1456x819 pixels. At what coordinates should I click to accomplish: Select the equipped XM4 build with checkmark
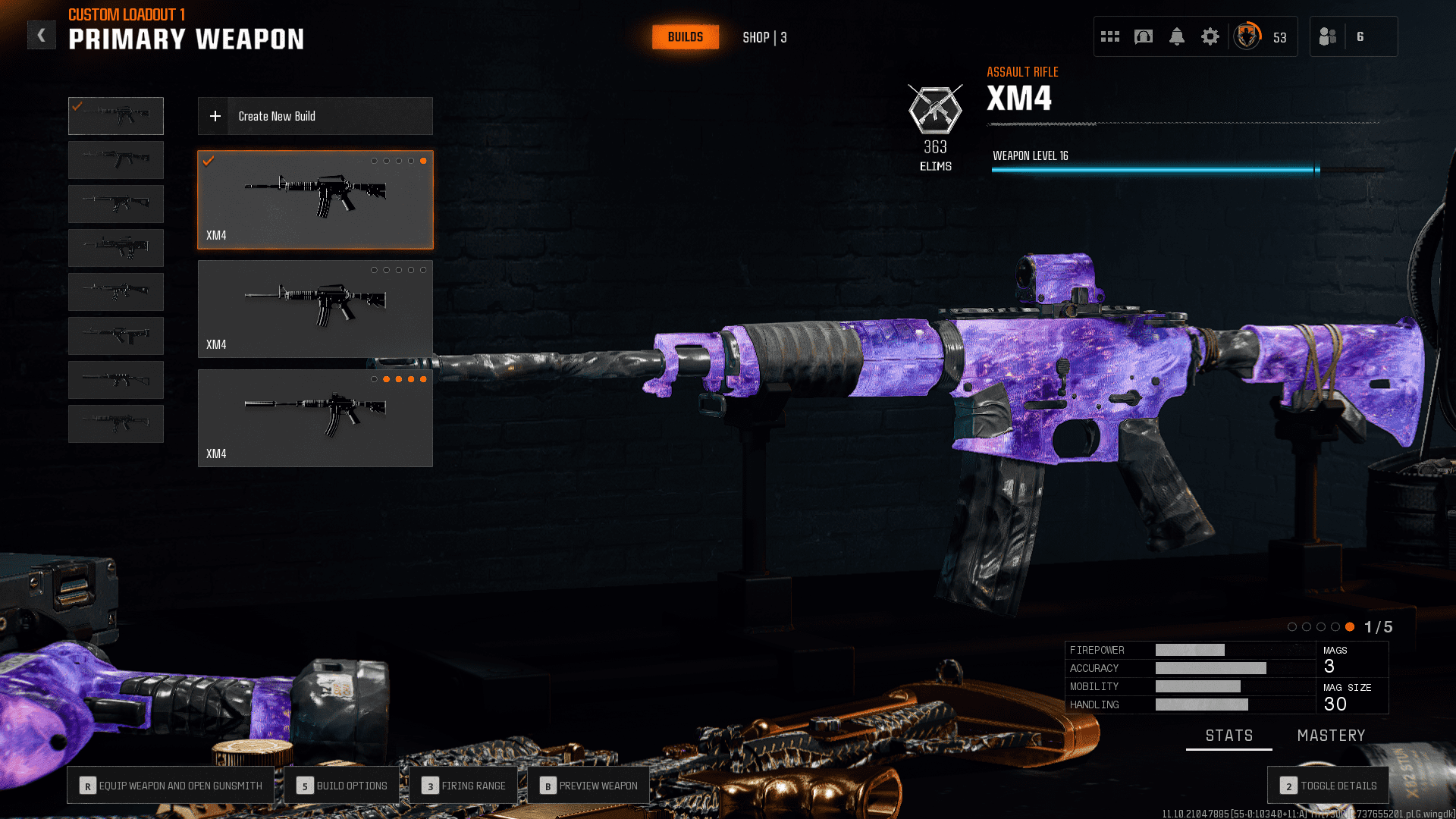click(315, 199)
